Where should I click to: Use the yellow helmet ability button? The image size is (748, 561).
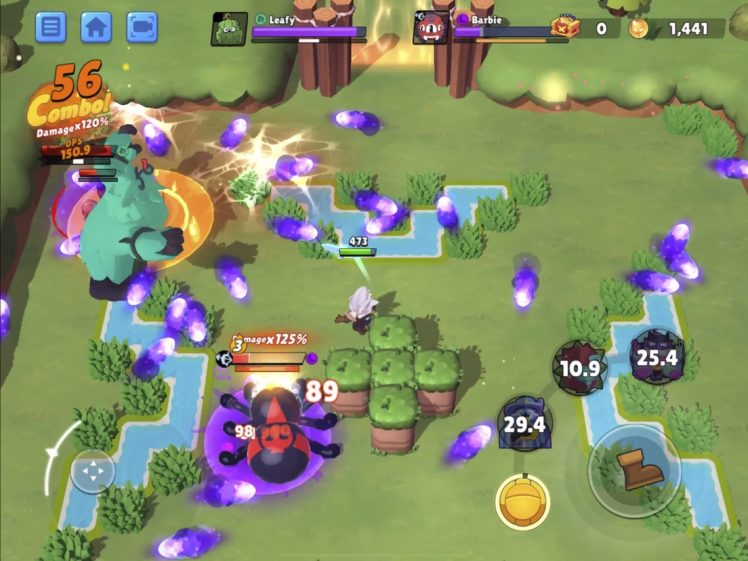(523, 501)
